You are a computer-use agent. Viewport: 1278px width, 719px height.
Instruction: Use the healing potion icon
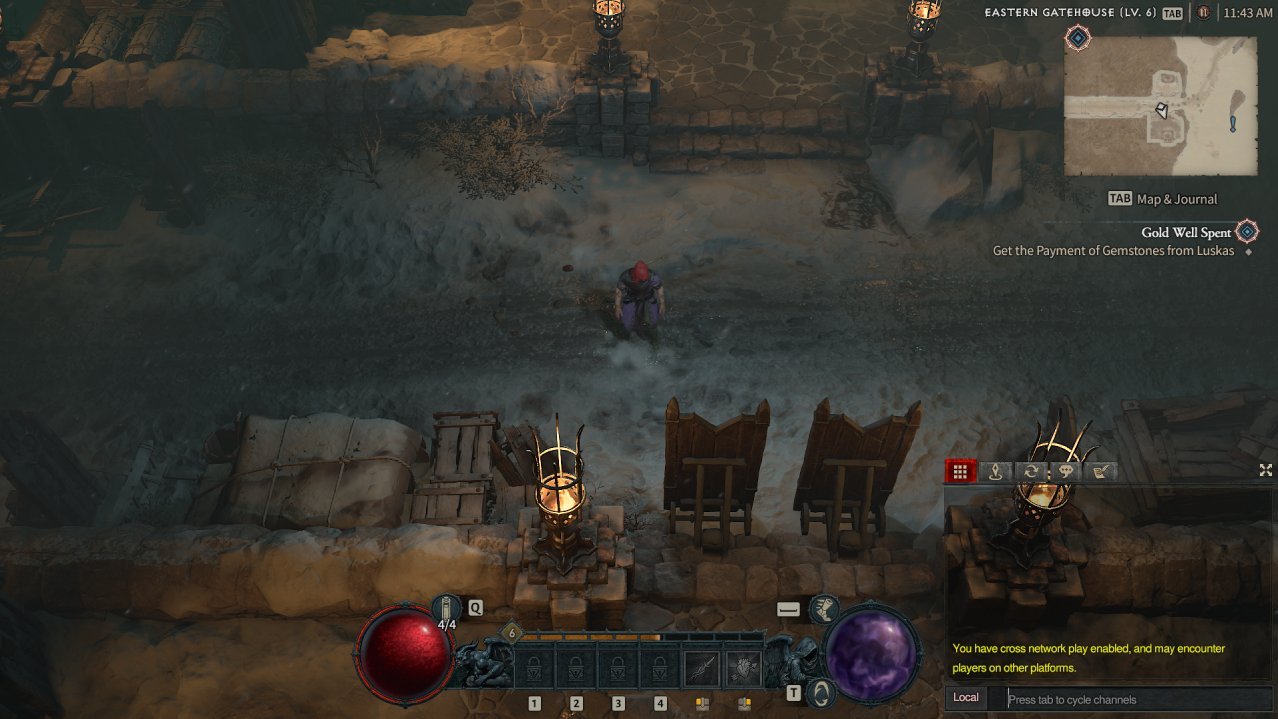(446, 606)
